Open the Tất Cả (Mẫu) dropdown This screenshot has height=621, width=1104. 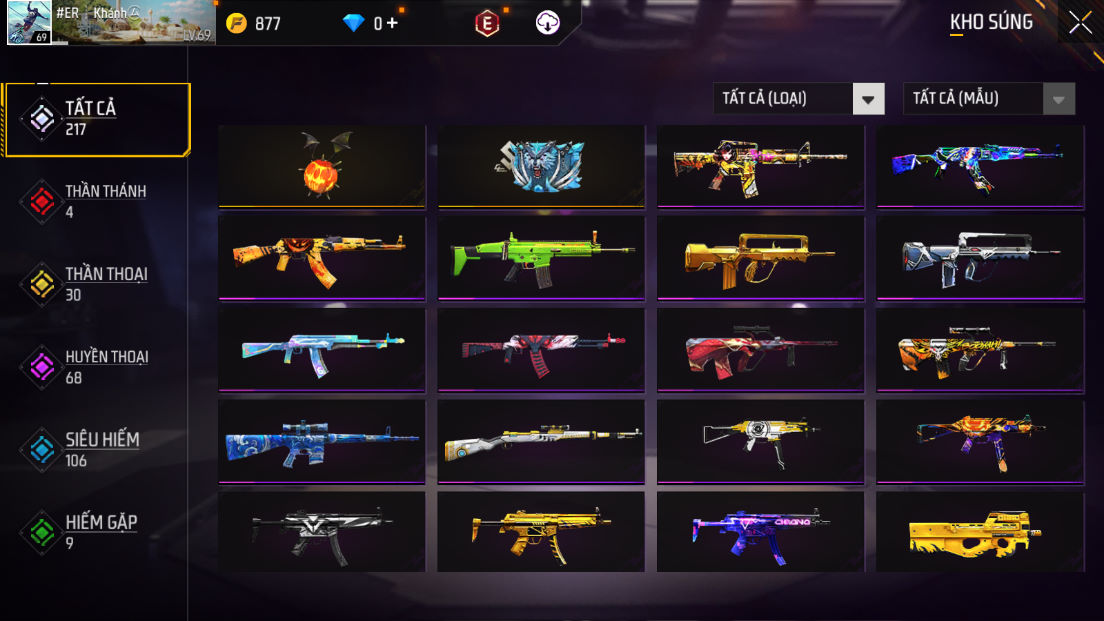(988, 98)
